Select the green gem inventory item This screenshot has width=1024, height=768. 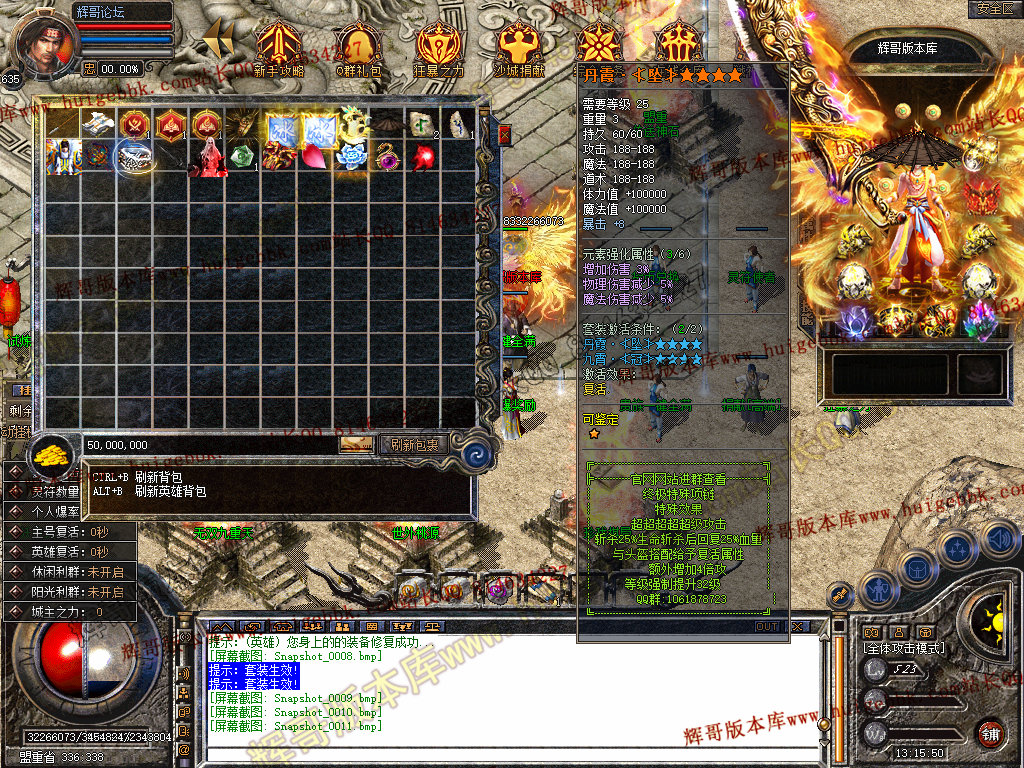[241, 157]
